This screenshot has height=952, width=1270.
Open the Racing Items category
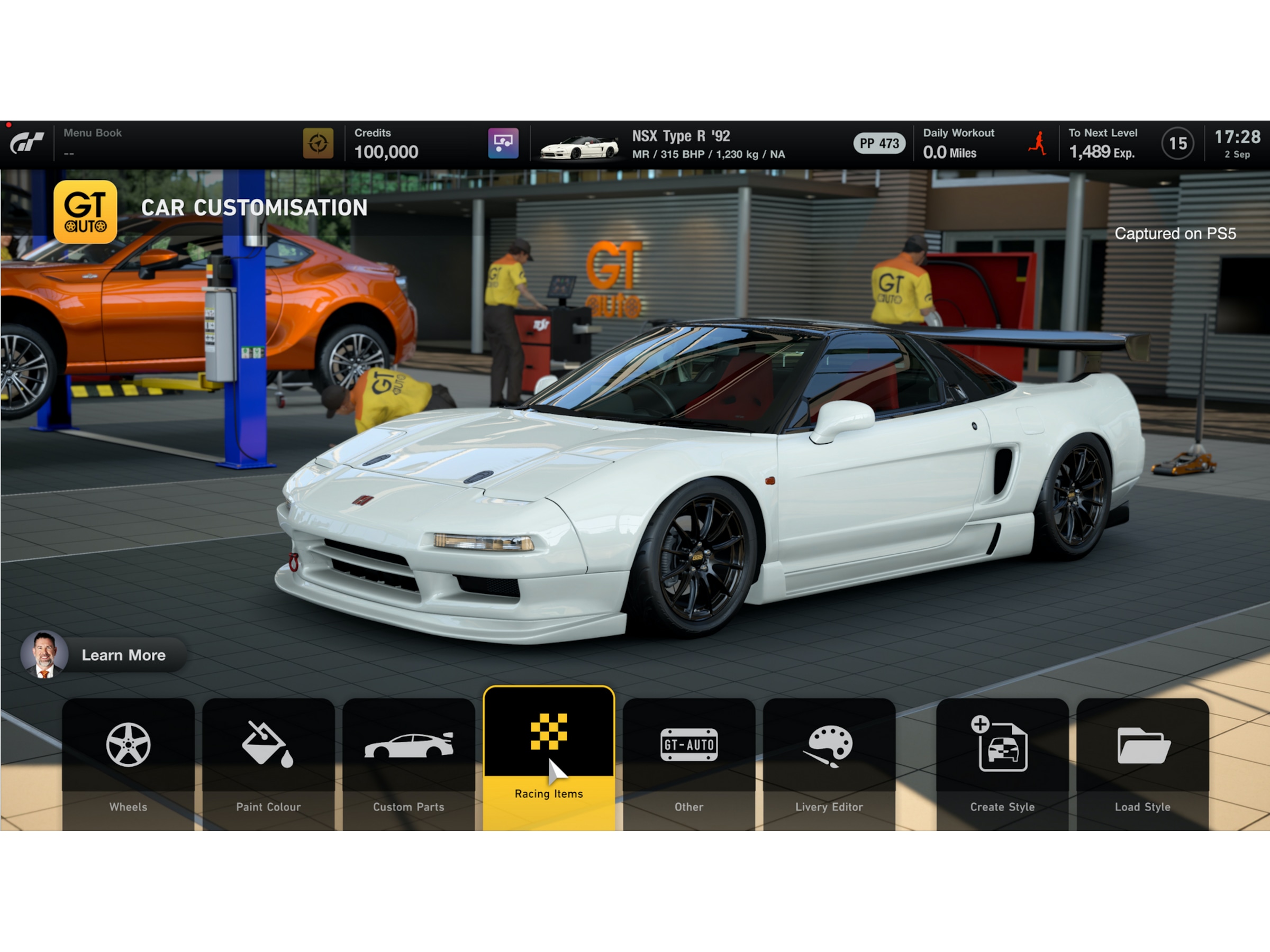click(x=548, y=757)
